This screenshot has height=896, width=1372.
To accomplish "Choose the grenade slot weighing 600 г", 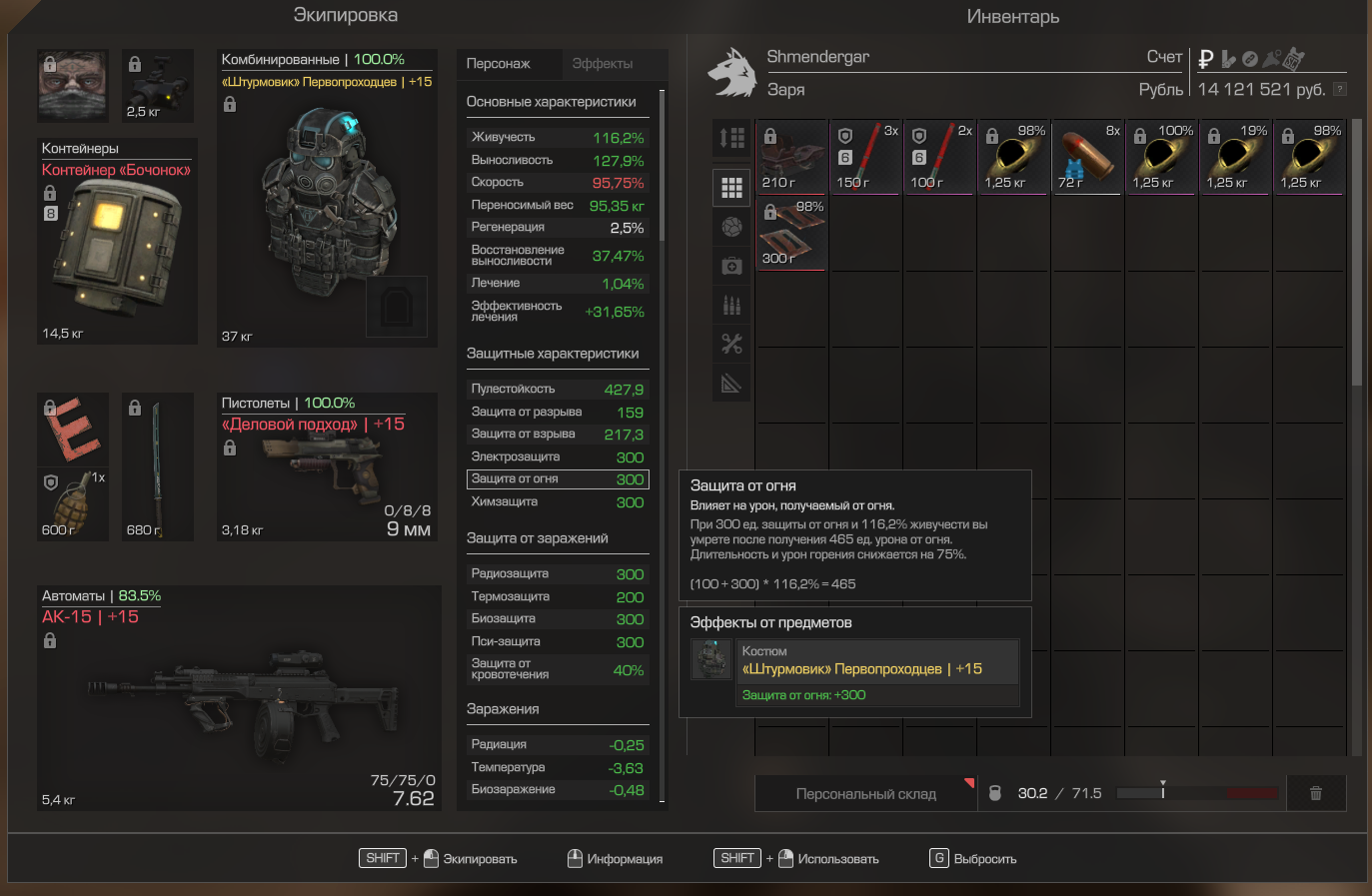I will tap(72, 504).
